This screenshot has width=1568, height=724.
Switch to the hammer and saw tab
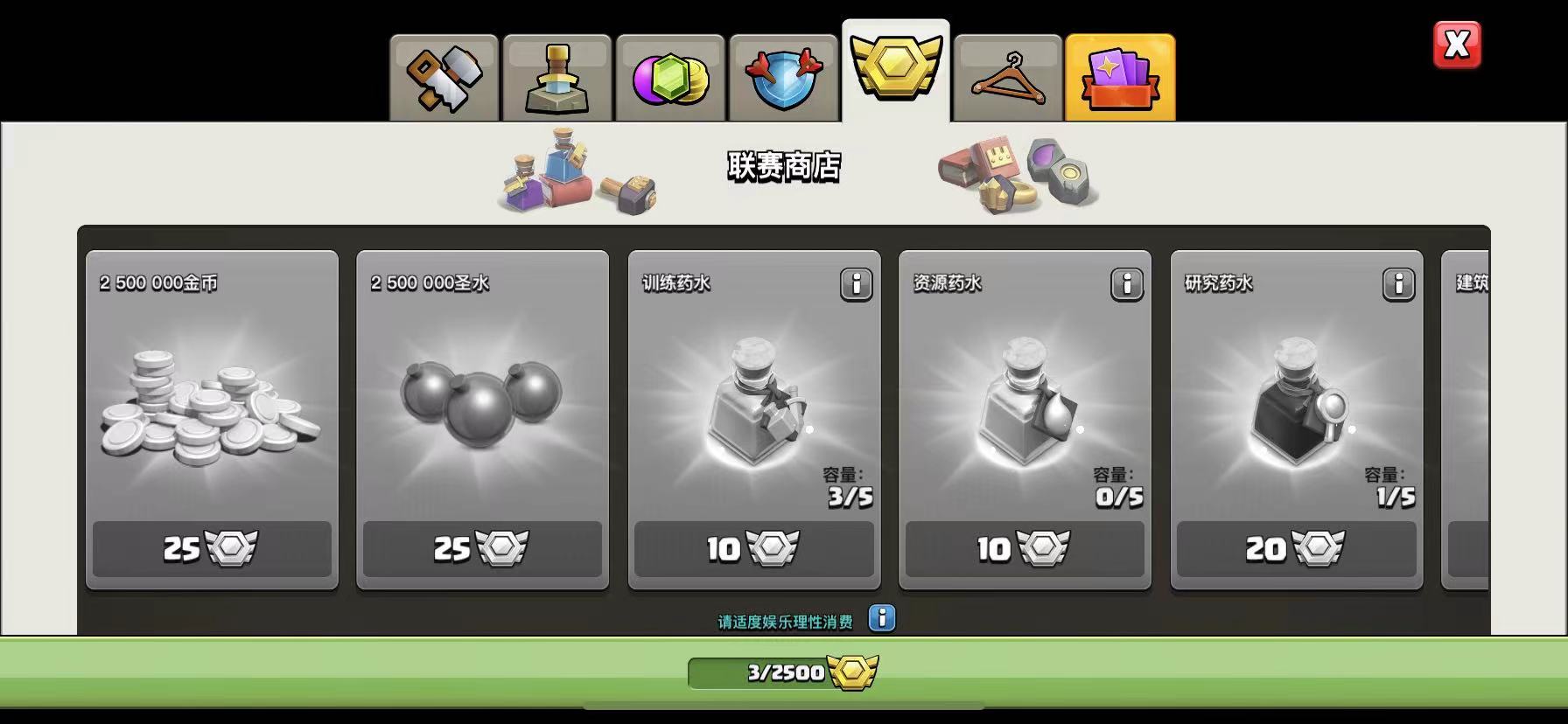444,79
